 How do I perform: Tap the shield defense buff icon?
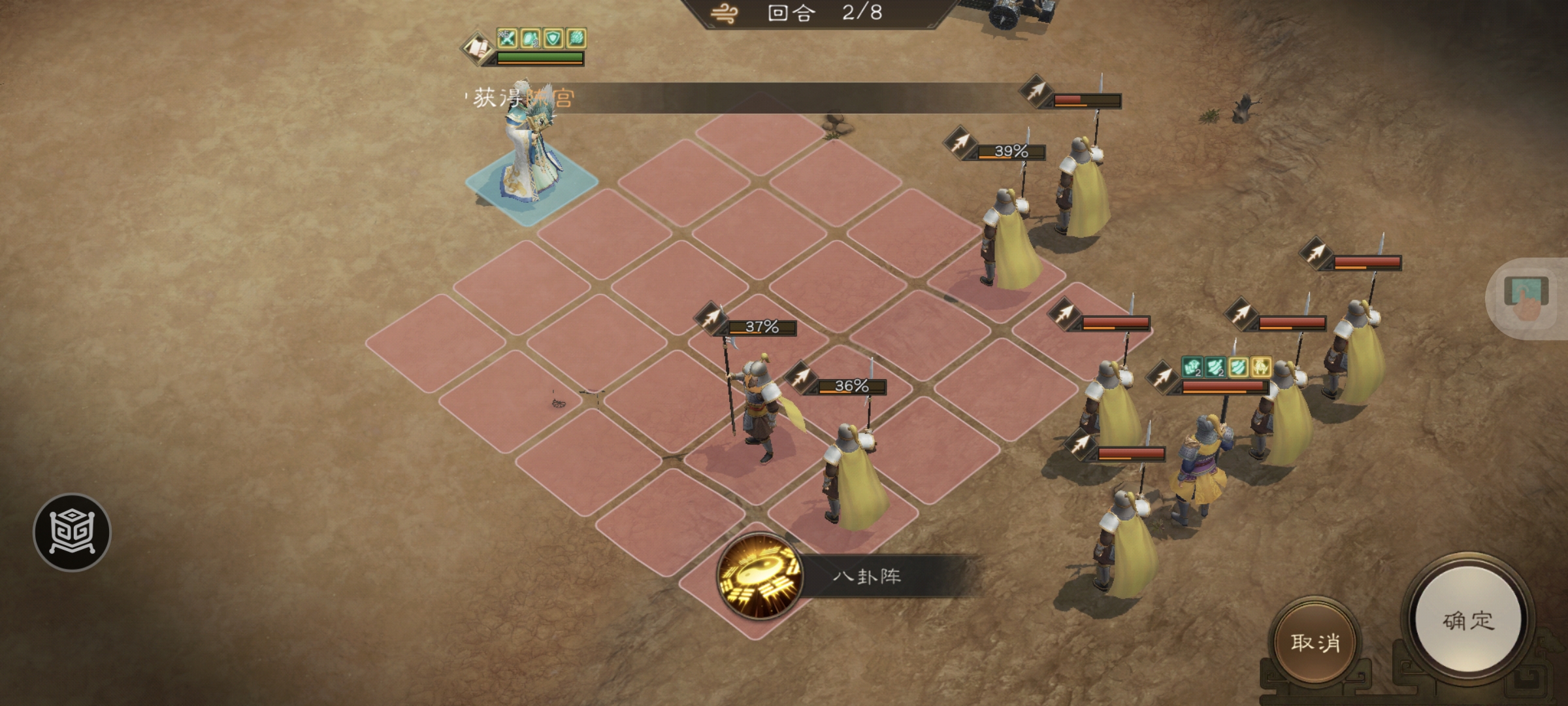coord(554,39)
